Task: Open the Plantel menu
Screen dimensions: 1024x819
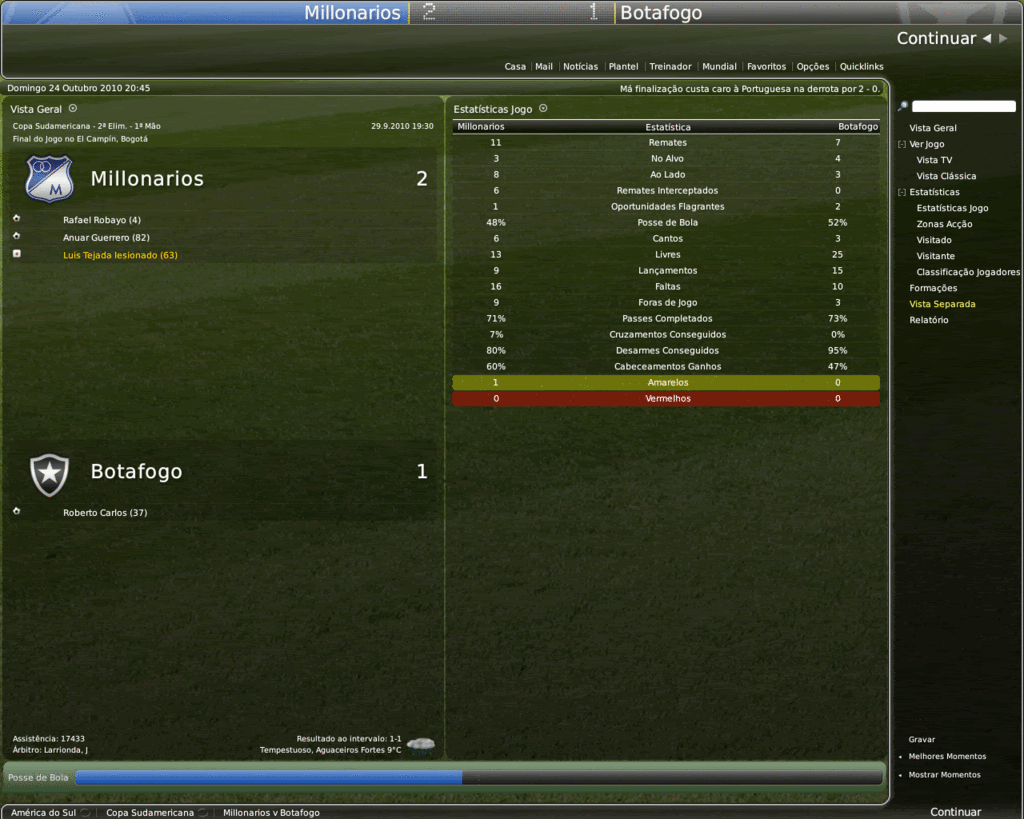Action: click(623, 67)
